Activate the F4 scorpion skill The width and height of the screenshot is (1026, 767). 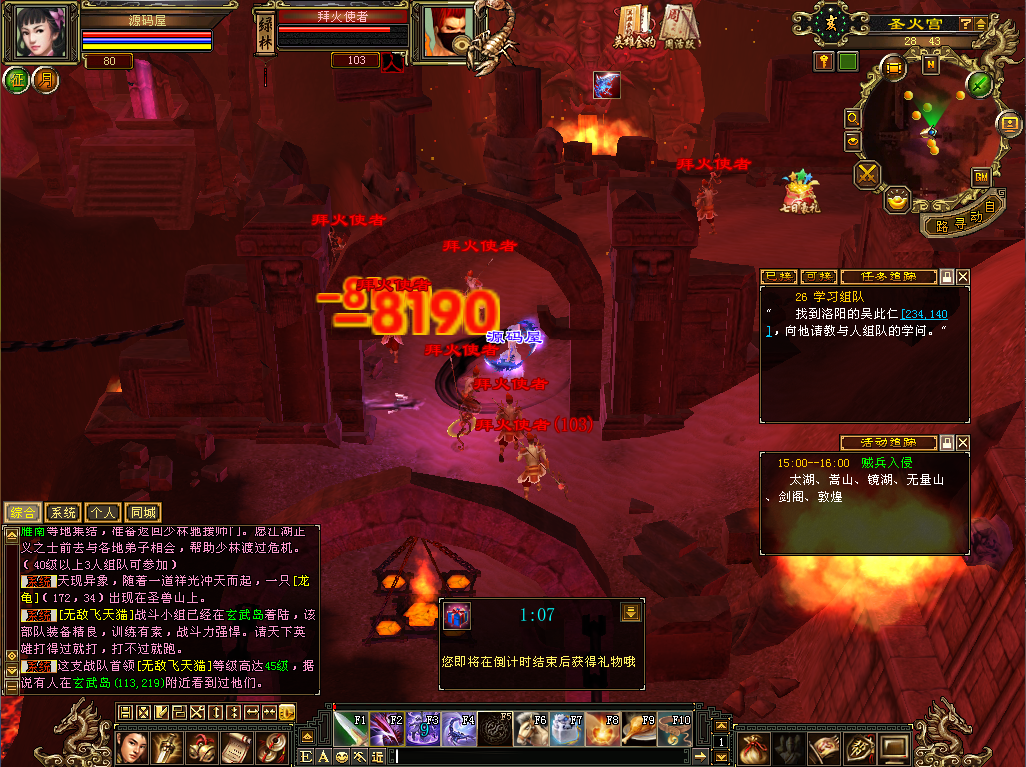point(458,729)
